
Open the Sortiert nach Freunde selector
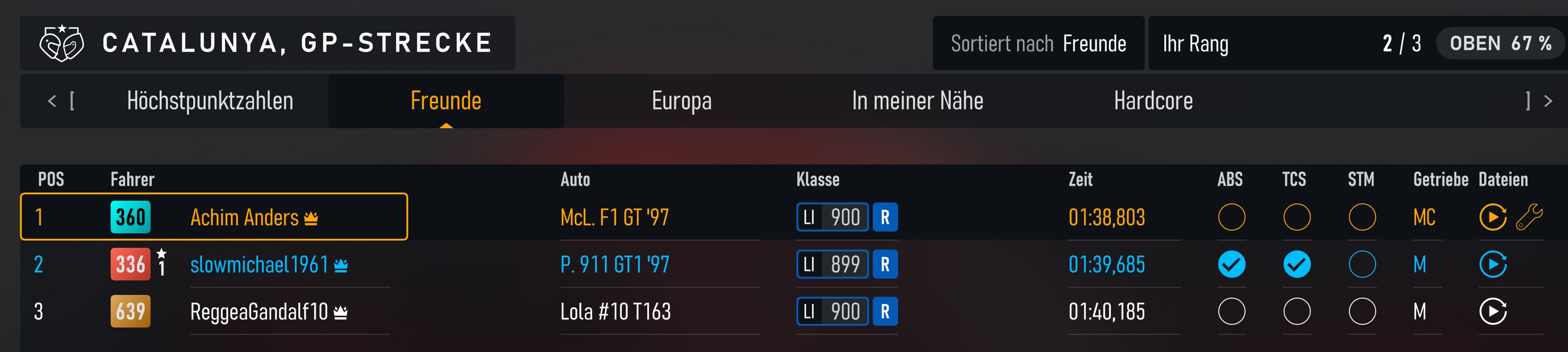[x=1038, y=43]
